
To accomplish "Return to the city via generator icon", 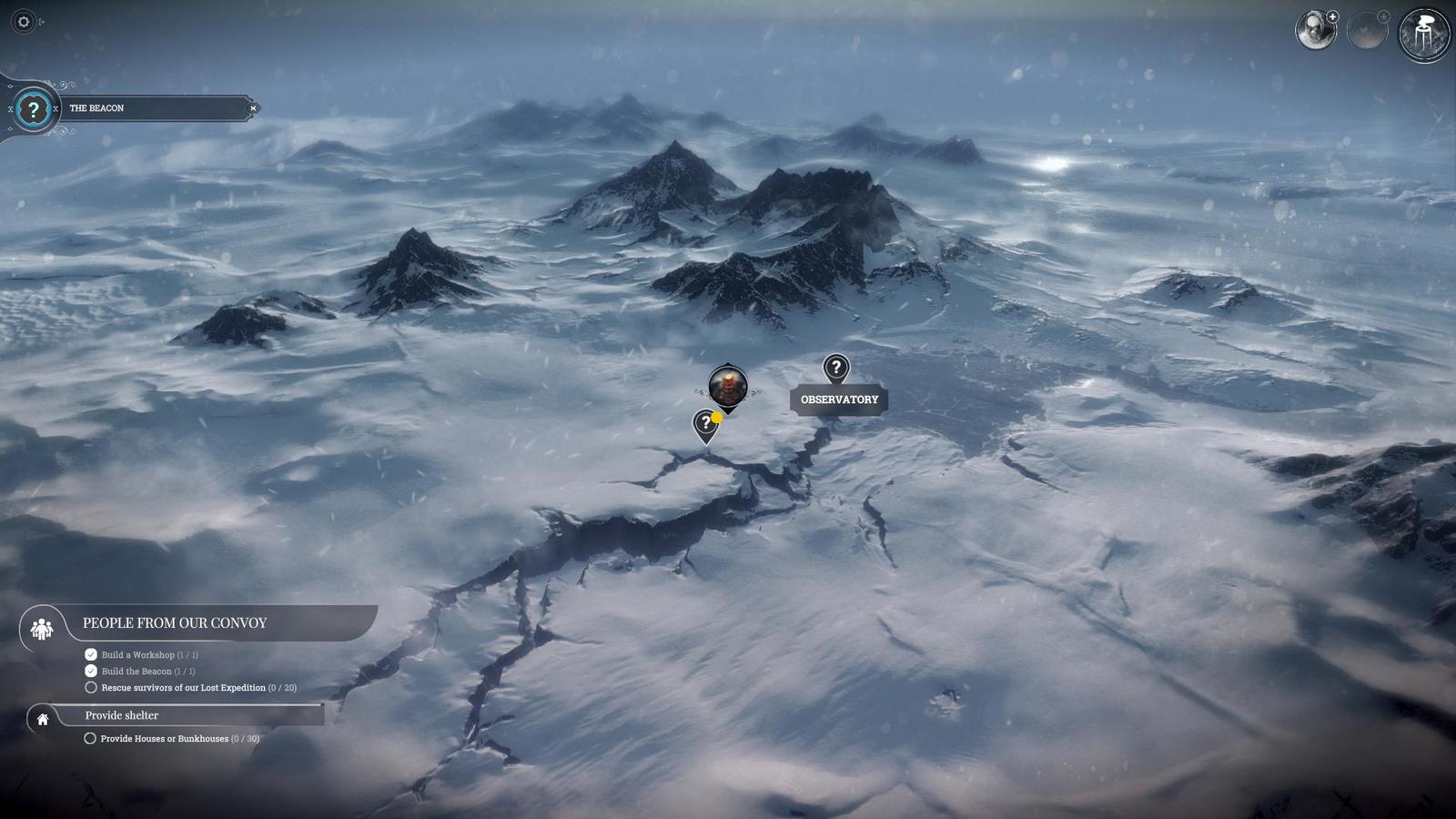I will tap(1423, 35).
